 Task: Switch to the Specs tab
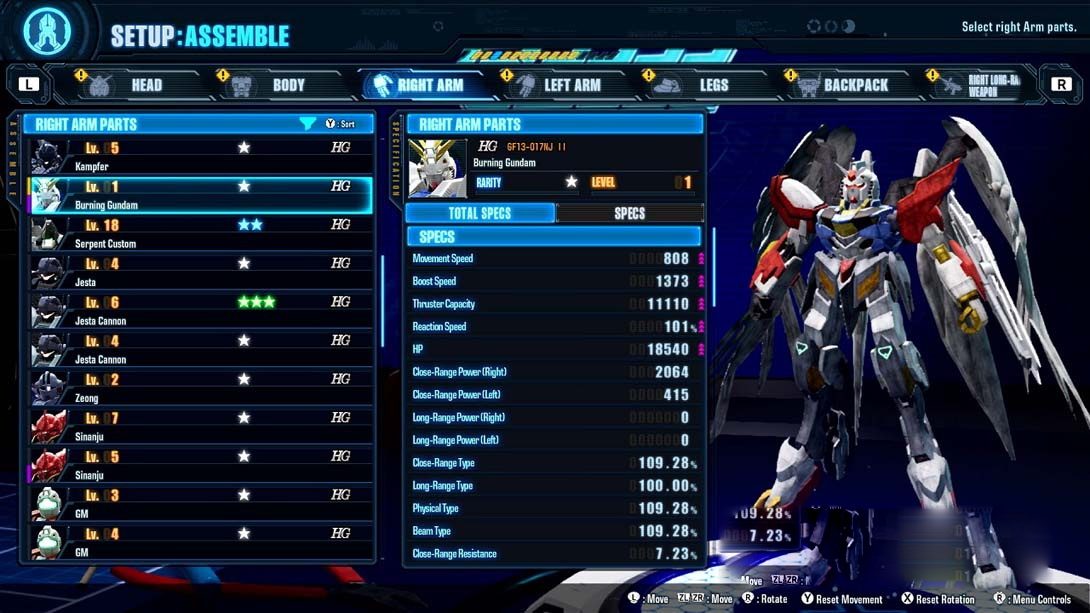[629, 213]
